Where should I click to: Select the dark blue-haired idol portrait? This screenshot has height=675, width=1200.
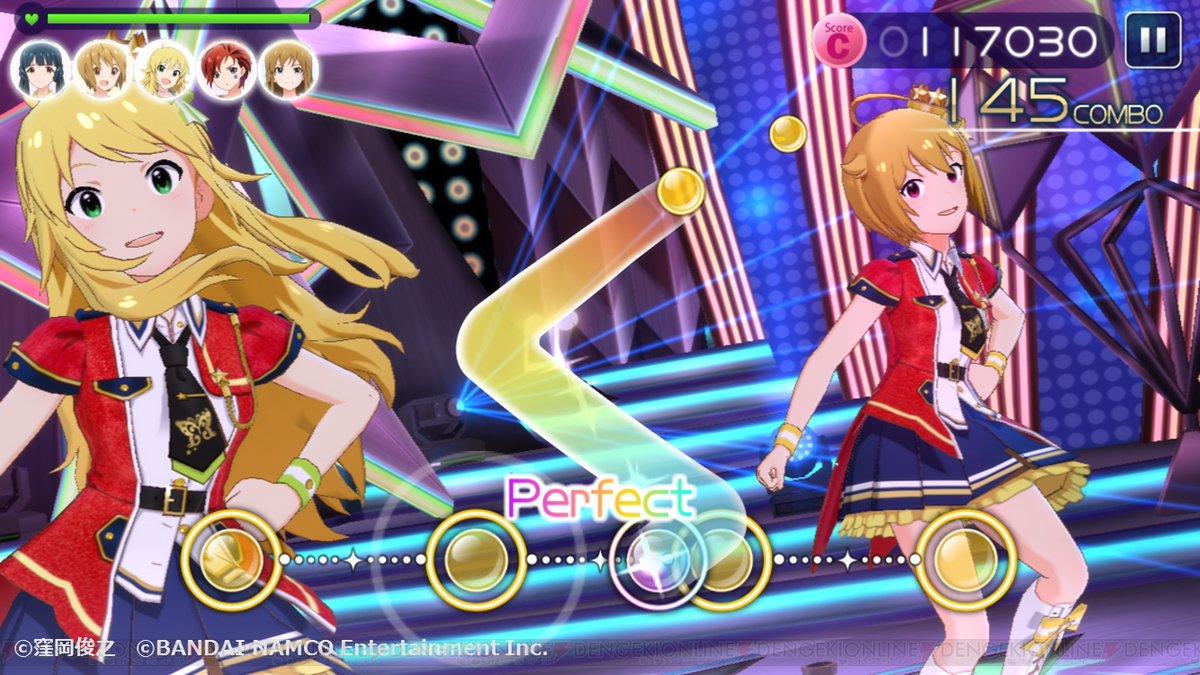41,70
